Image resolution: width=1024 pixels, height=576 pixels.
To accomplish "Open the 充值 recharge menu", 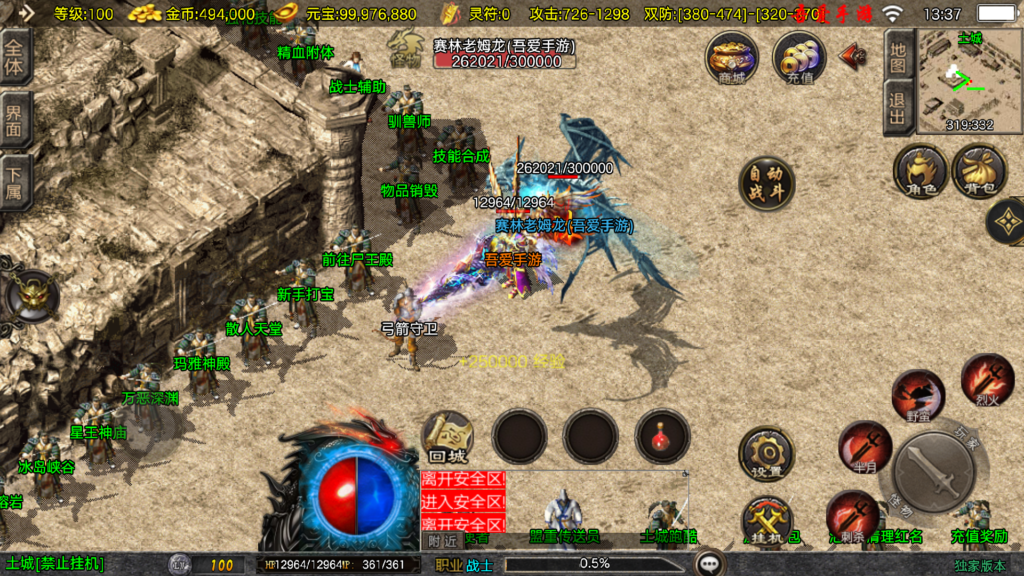I will pyautogui.click(x=799, y=56).
